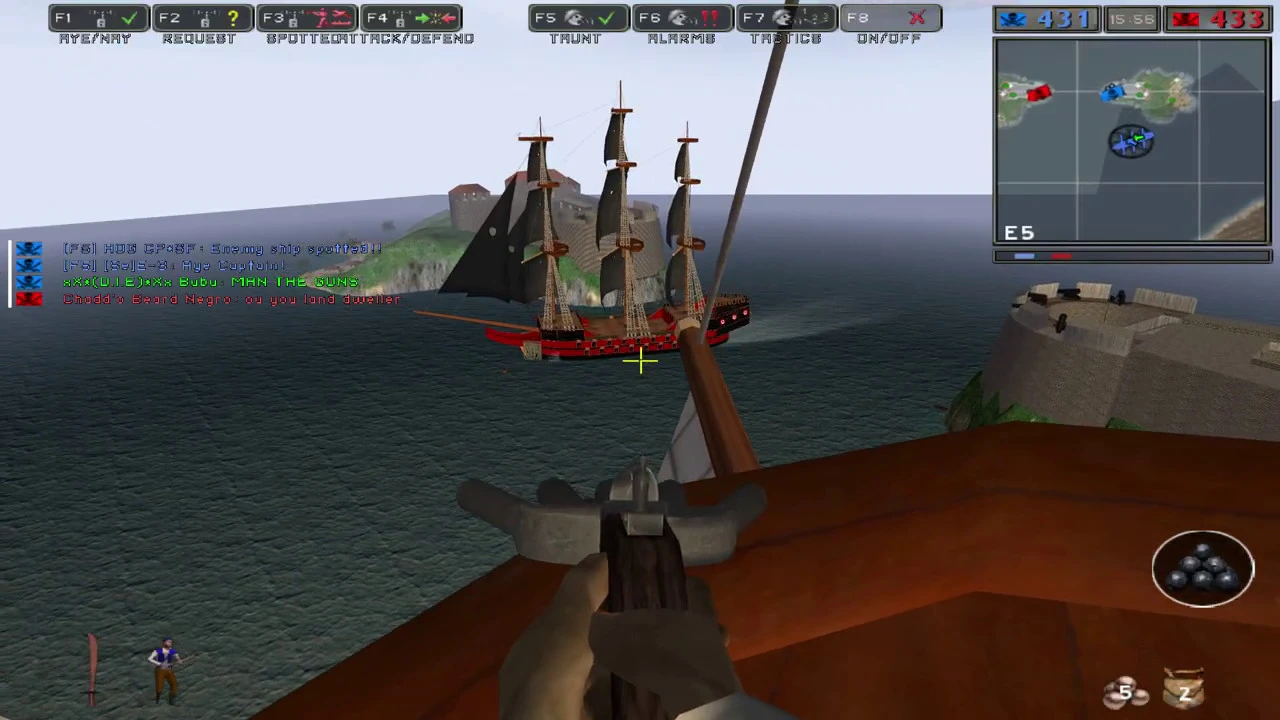The height and width of the screenshot is (720, 1280).
Task: Click the F5 TAUNT skull icon
Action: click(575, 17)
